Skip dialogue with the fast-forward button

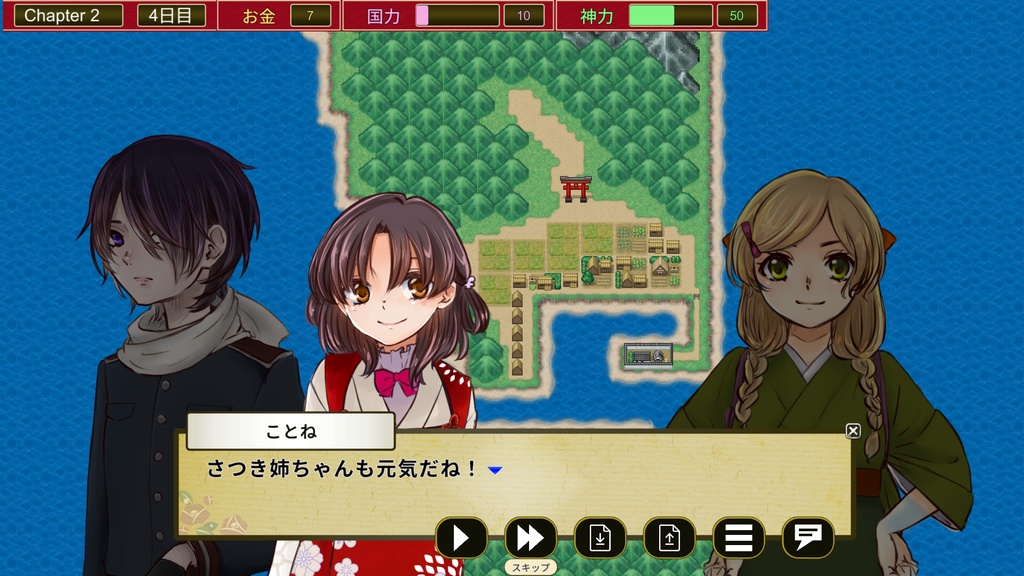[530, 538]
